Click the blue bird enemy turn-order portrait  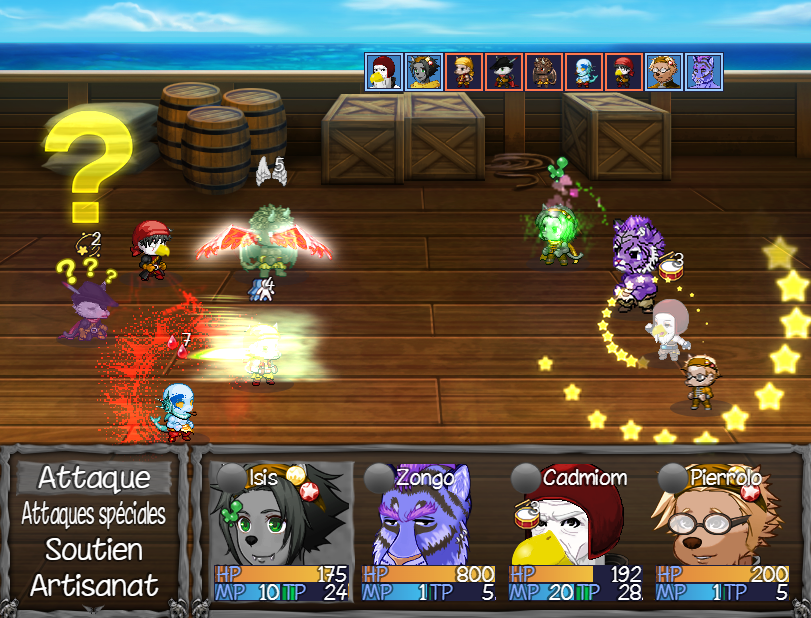(x=583, y=72)
